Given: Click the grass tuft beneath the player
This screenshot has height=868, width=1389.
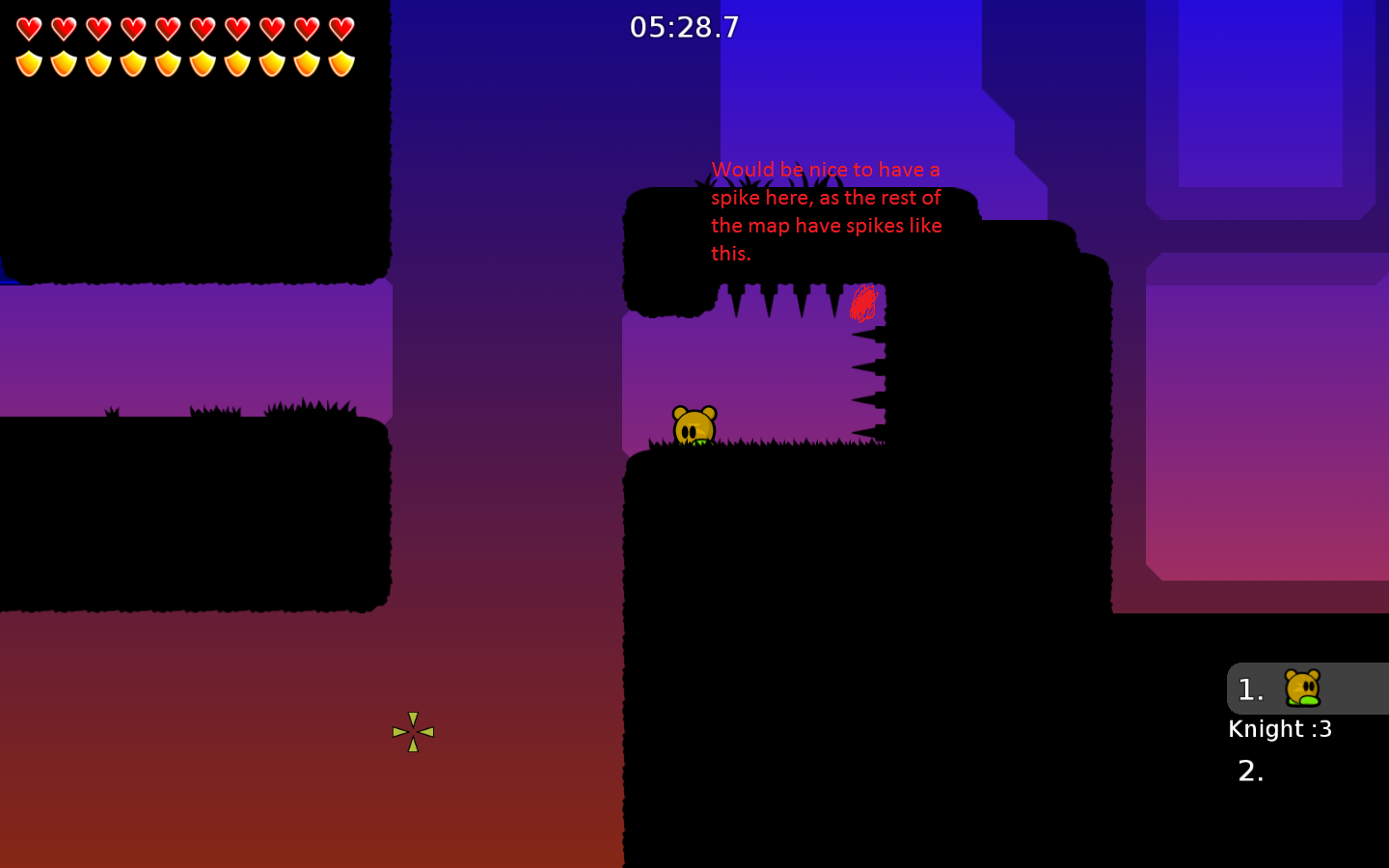Looking at the screenshot, I should (693, 444).
